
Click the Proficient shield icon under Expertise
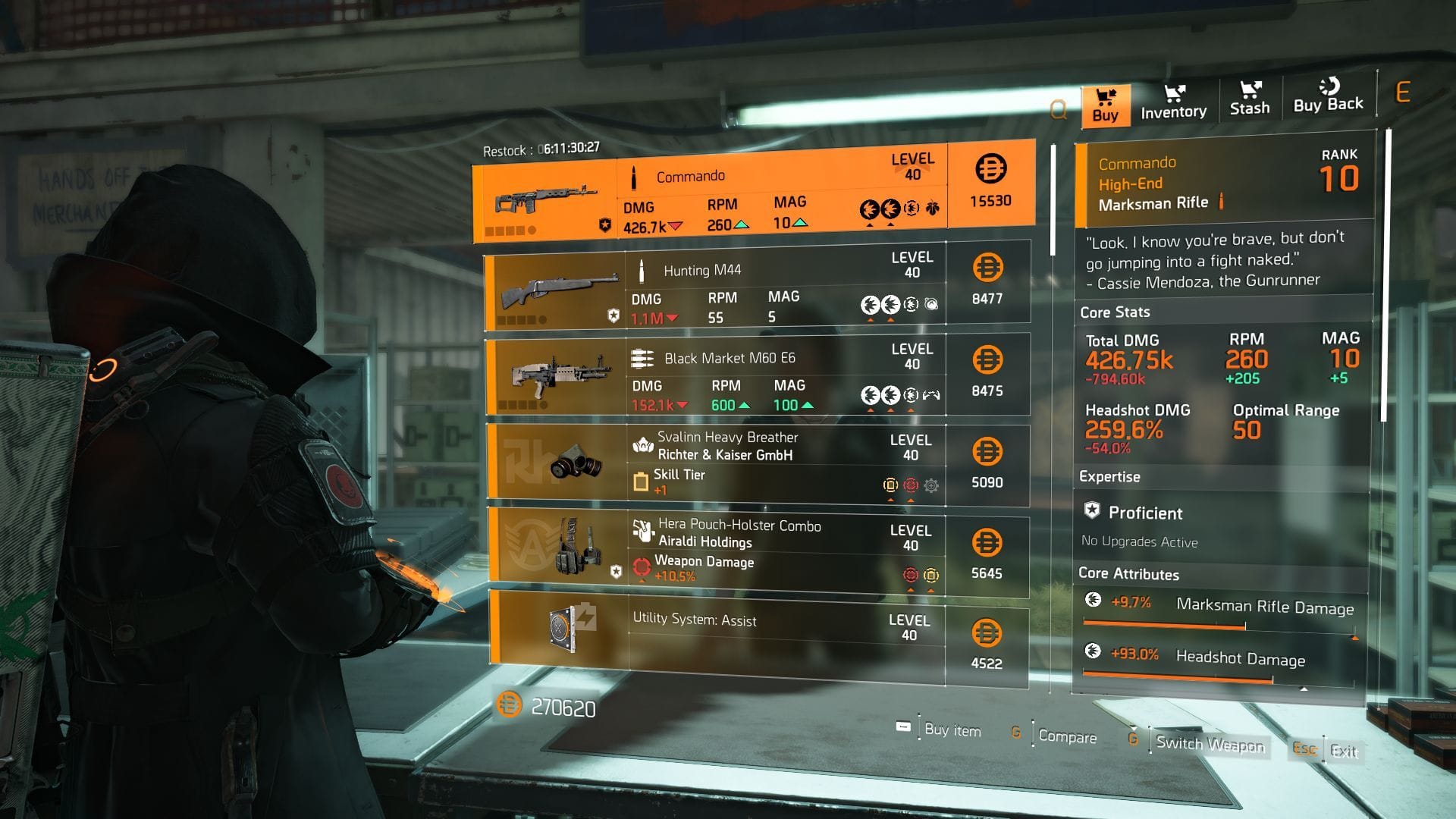[x=1094, y=513]
